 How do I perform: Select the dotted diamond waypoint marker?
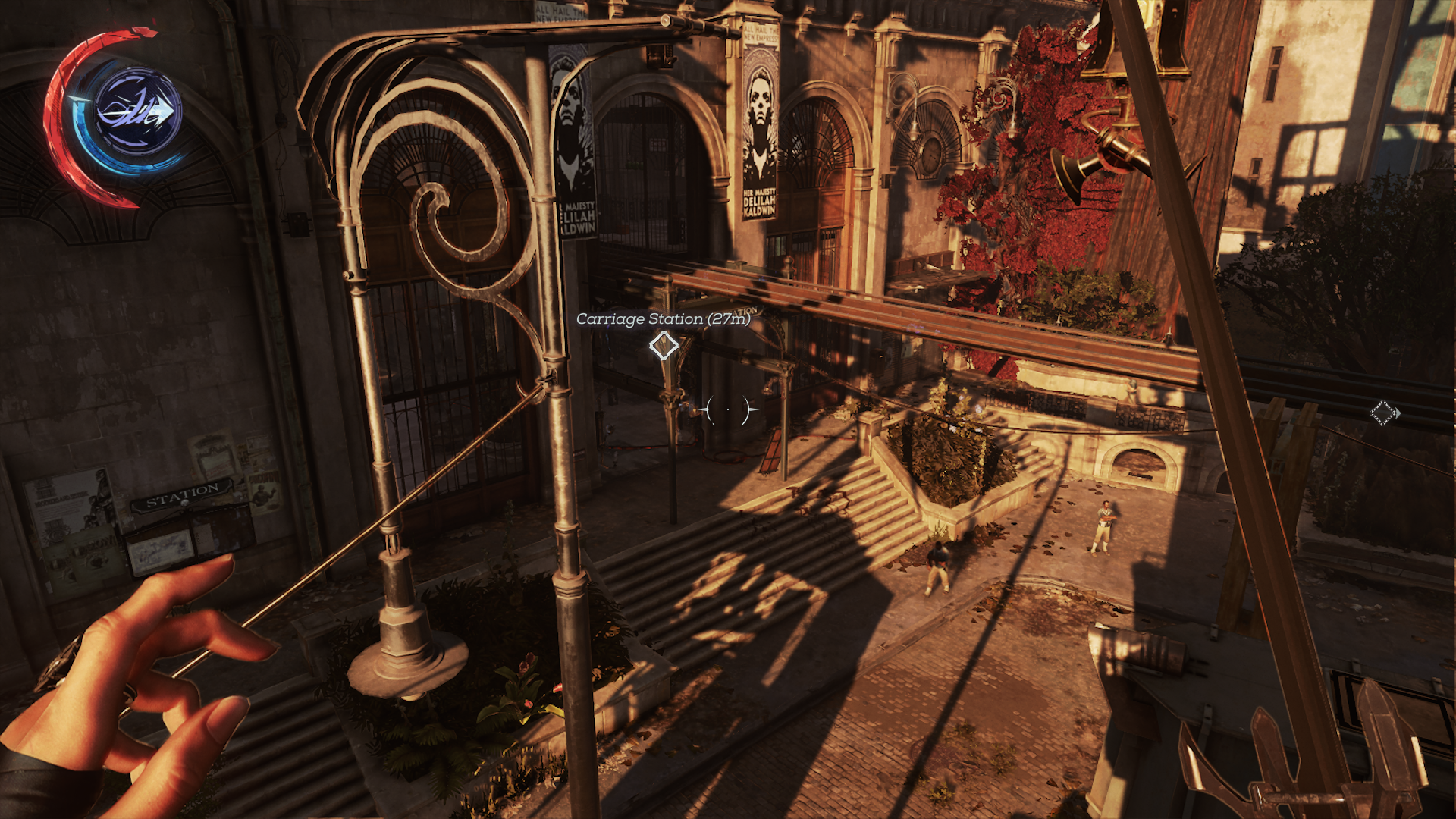click(x=1383, y=413)
